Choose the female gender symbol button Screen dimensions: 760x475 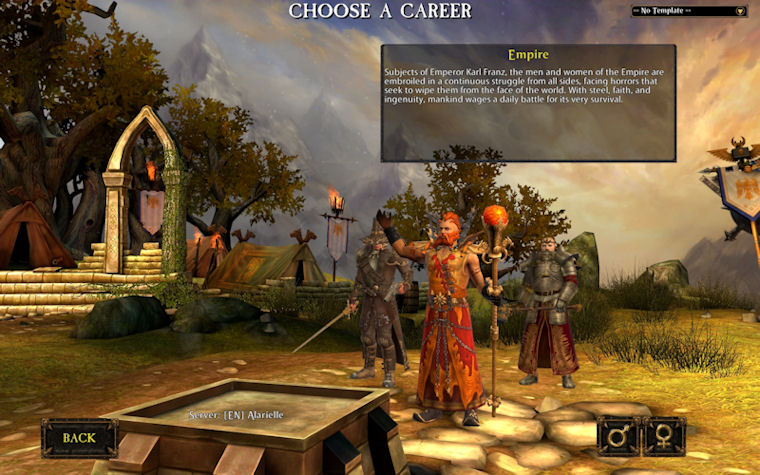point(665,437)
